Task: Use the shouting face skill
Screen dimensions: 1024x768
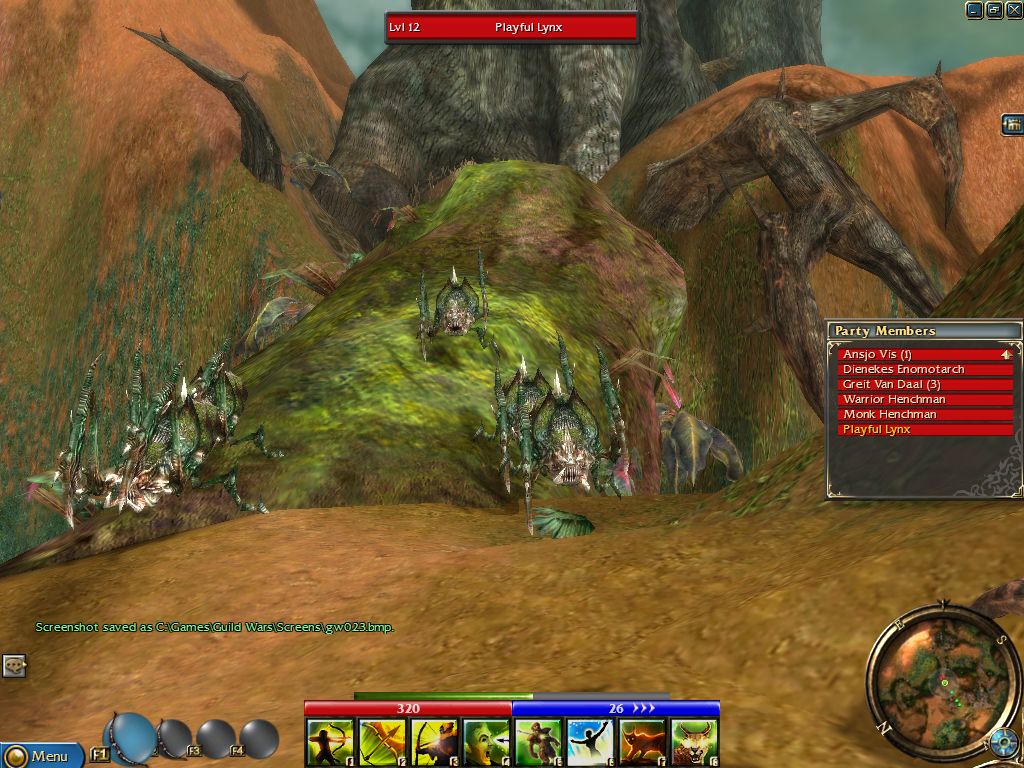Action: tap(486, 742)
